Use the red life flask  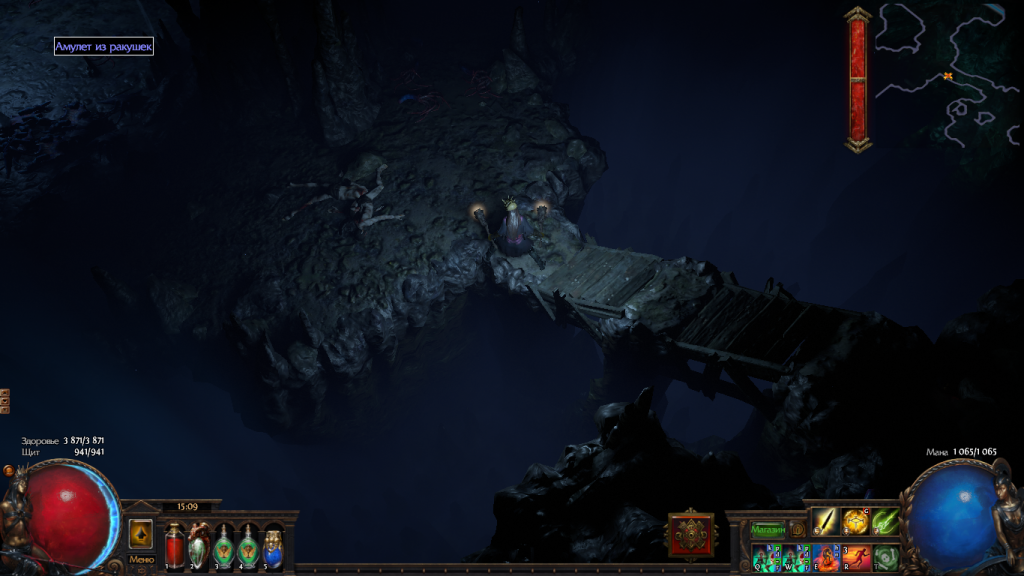point(175,545)
